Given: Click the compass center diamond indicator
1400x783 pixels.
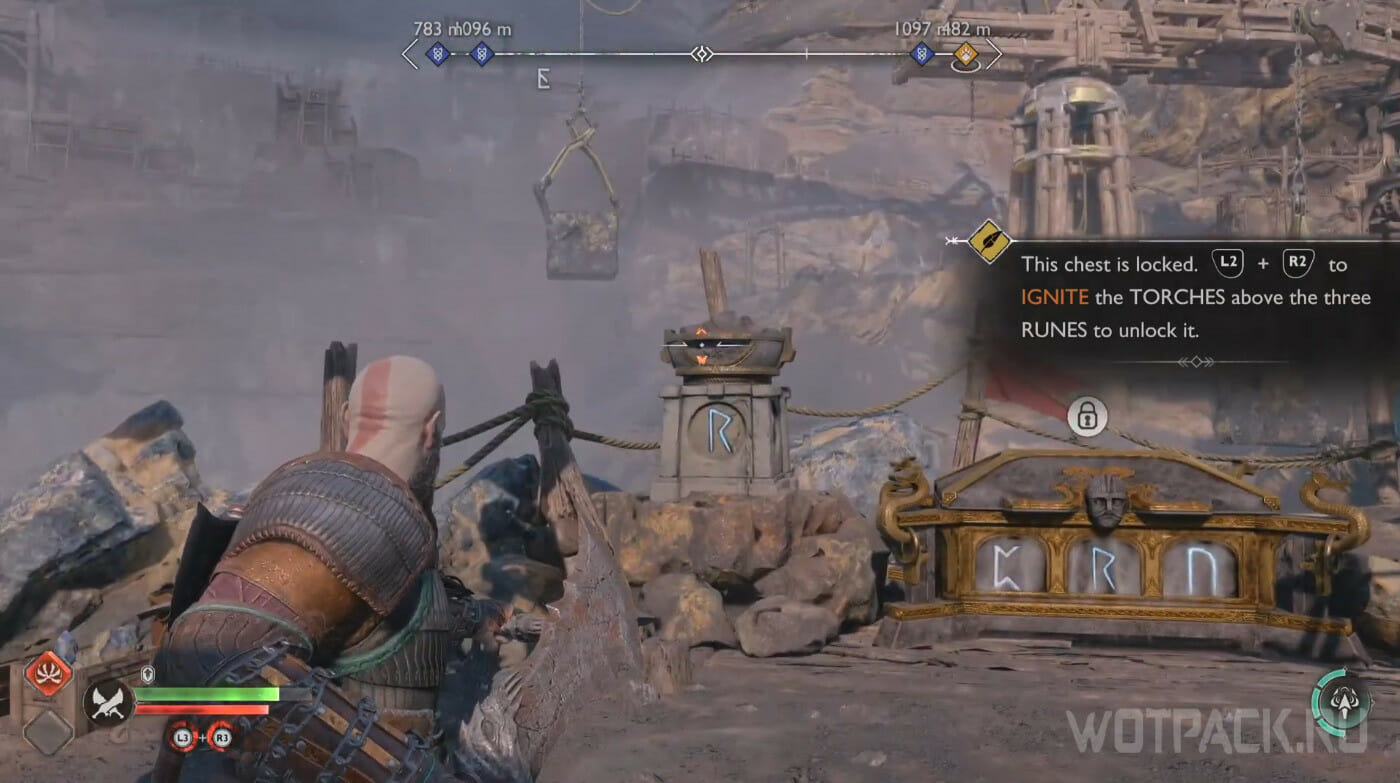Looking at the screenshot, I should pyautogui.click(x=702, y=54).
